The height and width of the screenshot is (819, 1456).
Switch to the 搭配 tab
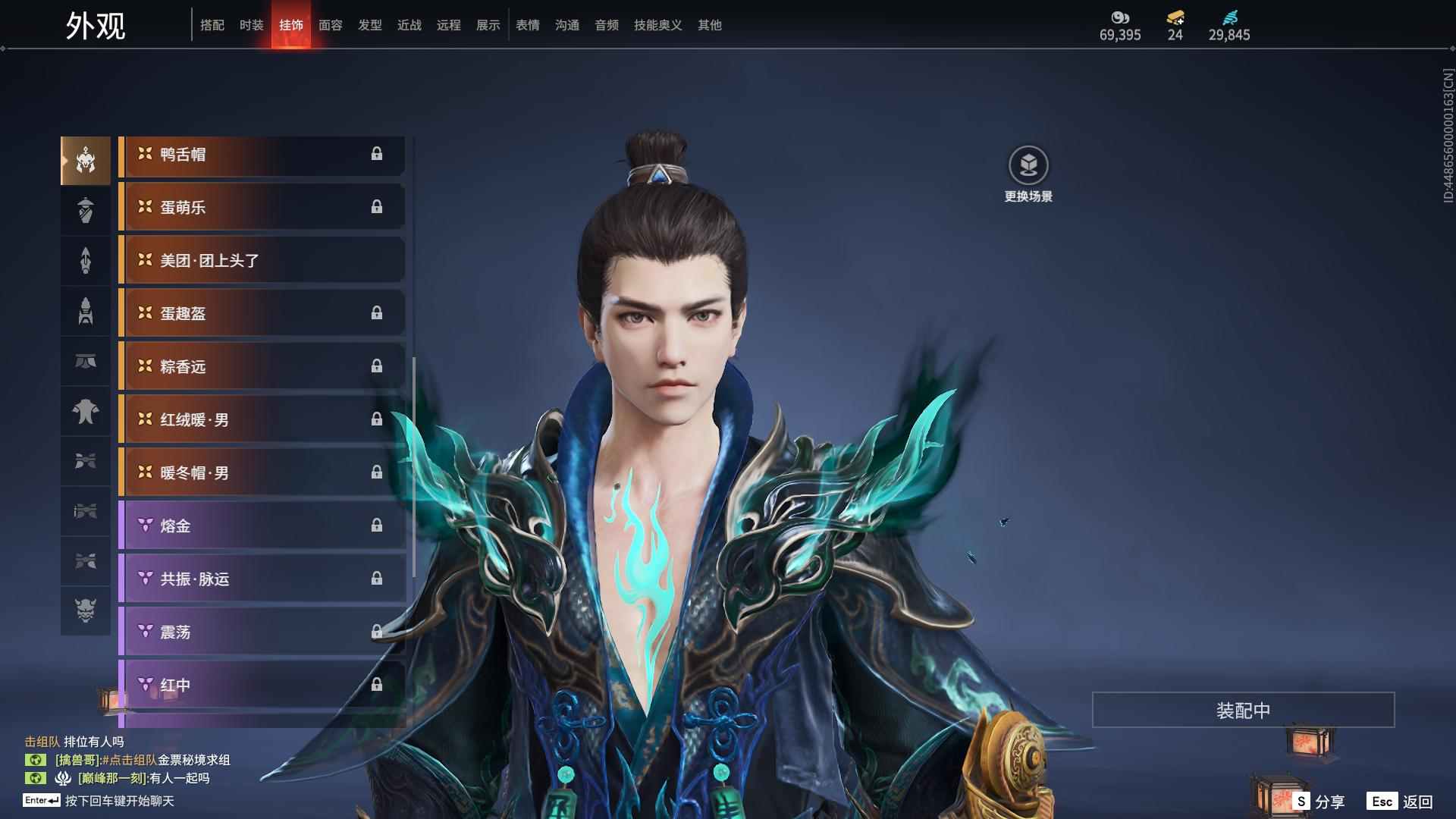click(212, 25)
